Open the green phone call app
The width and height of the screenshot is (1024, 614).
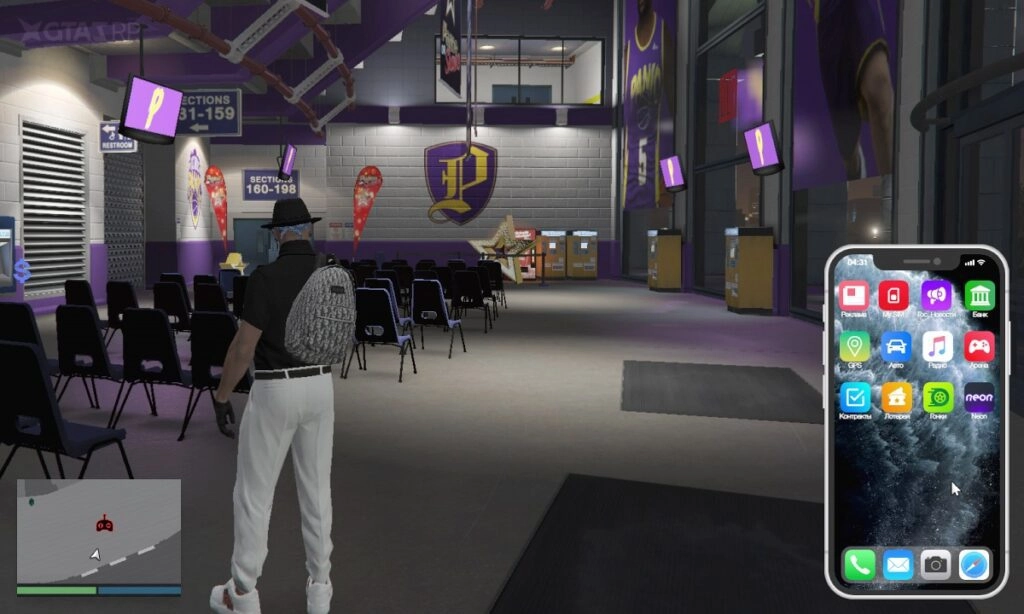point(859,565)
